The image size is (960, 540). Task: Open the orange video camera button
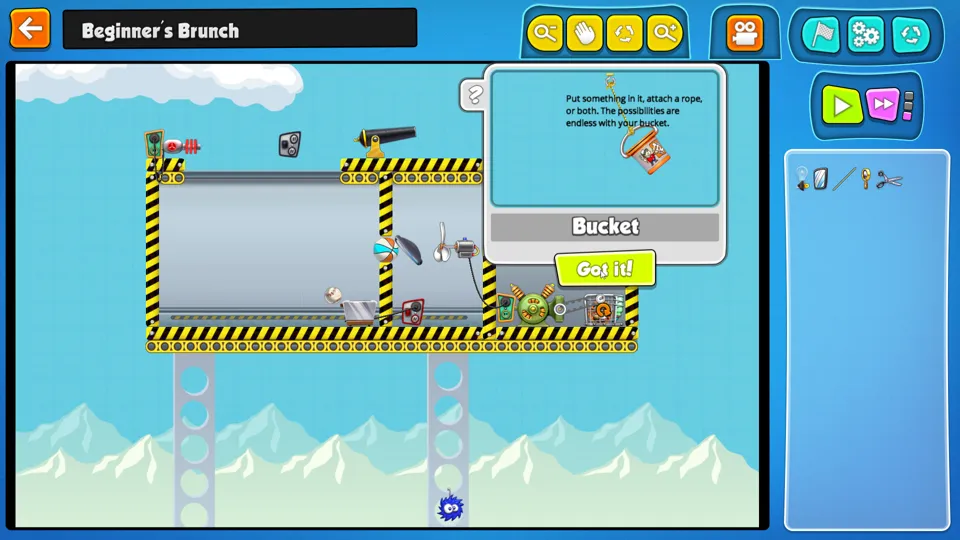coord(744,34)
